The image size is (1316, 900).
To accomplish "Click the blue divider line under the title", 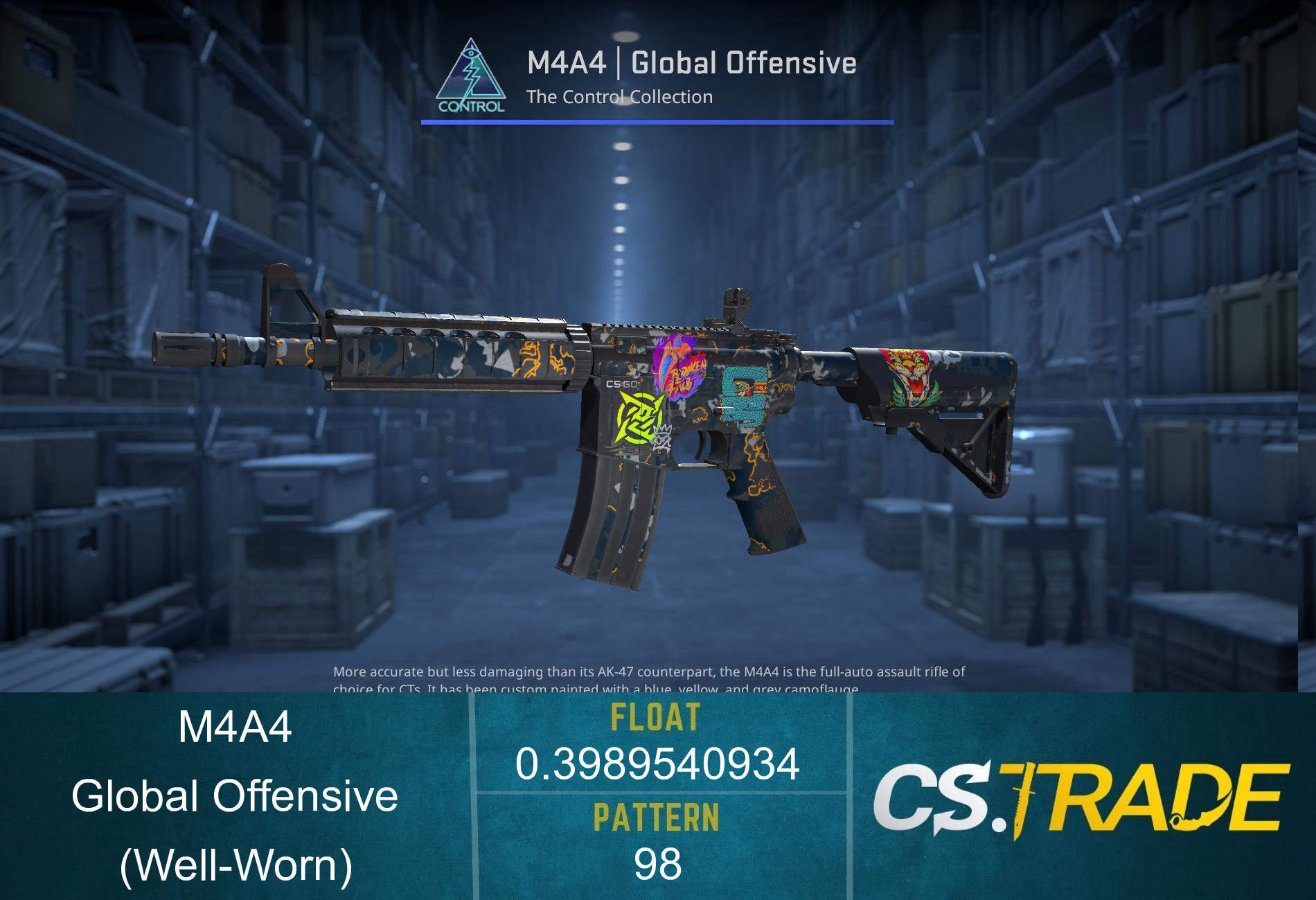I will (x=657, y=123).
